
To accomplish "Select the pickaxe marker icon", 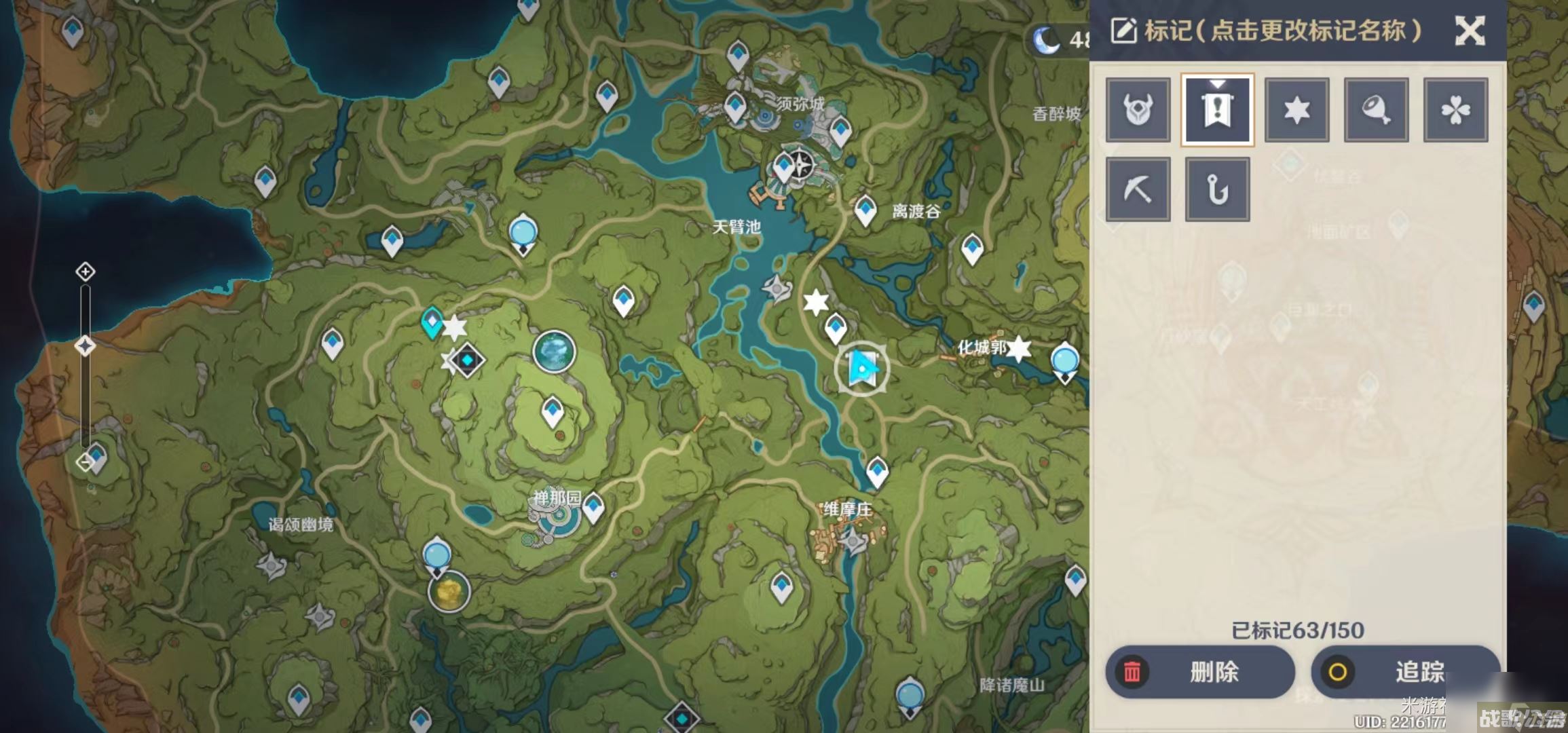I will pos(1138,189).
